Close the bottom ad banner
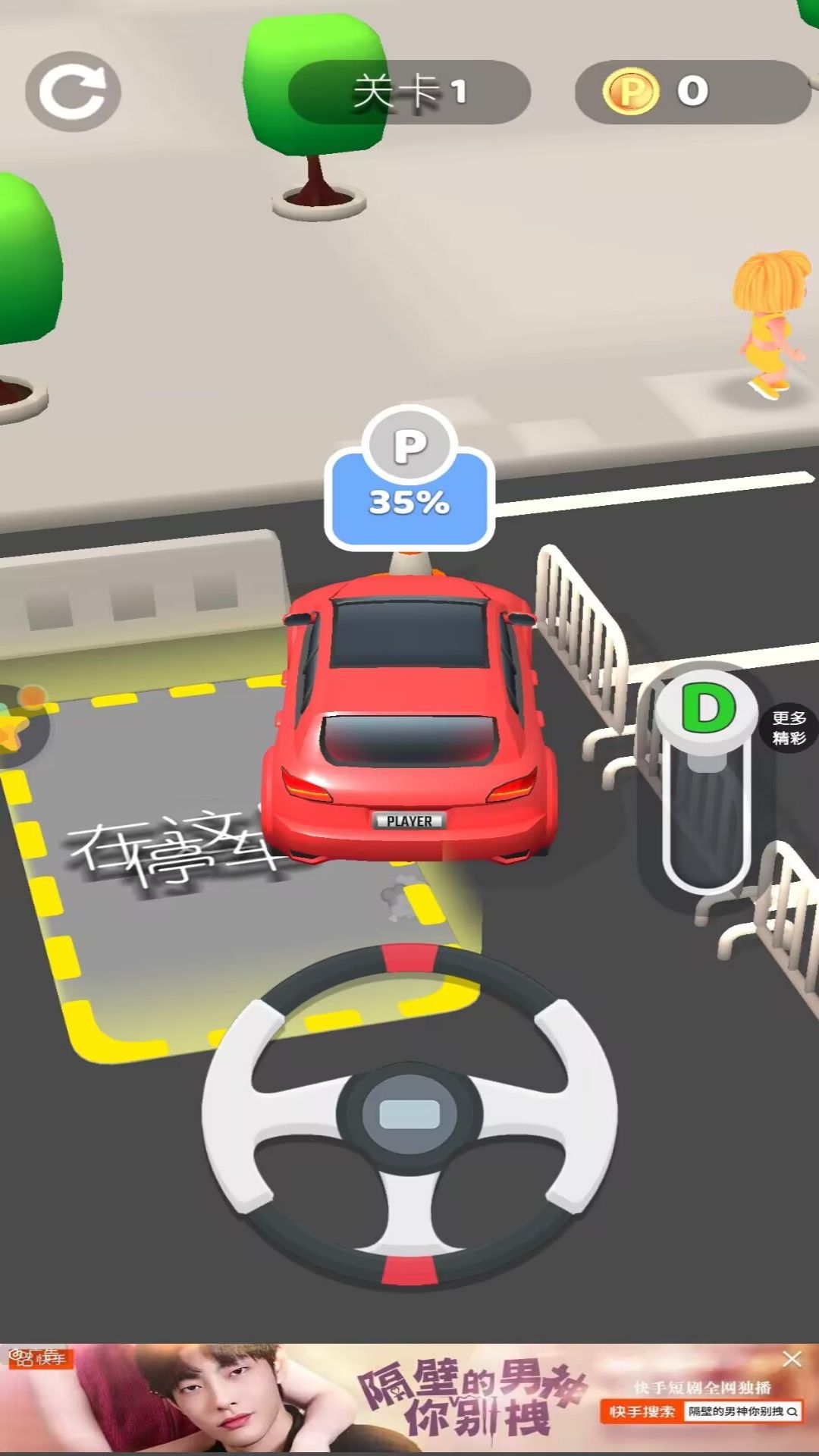 tap(792, 1359)
